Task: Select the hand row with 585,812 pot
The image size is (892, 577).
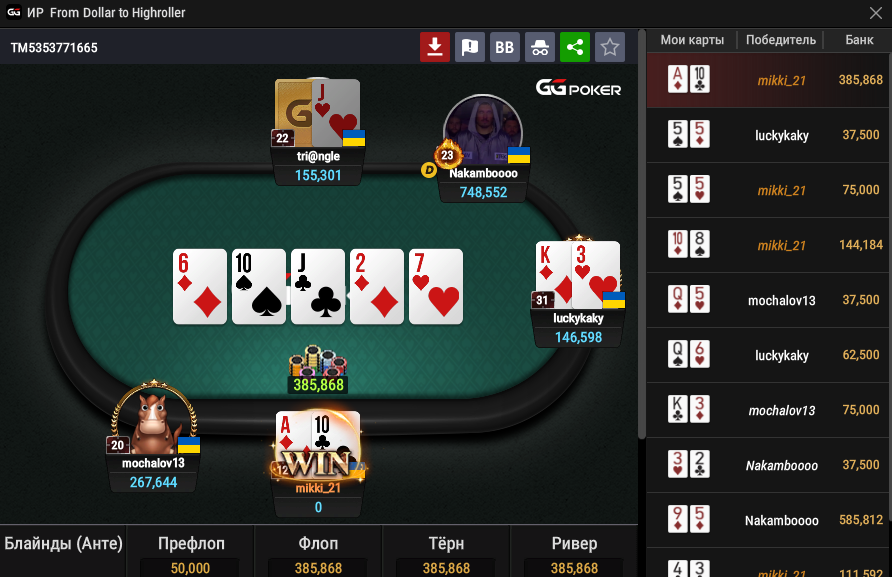Action: click(x=768, y=520)
